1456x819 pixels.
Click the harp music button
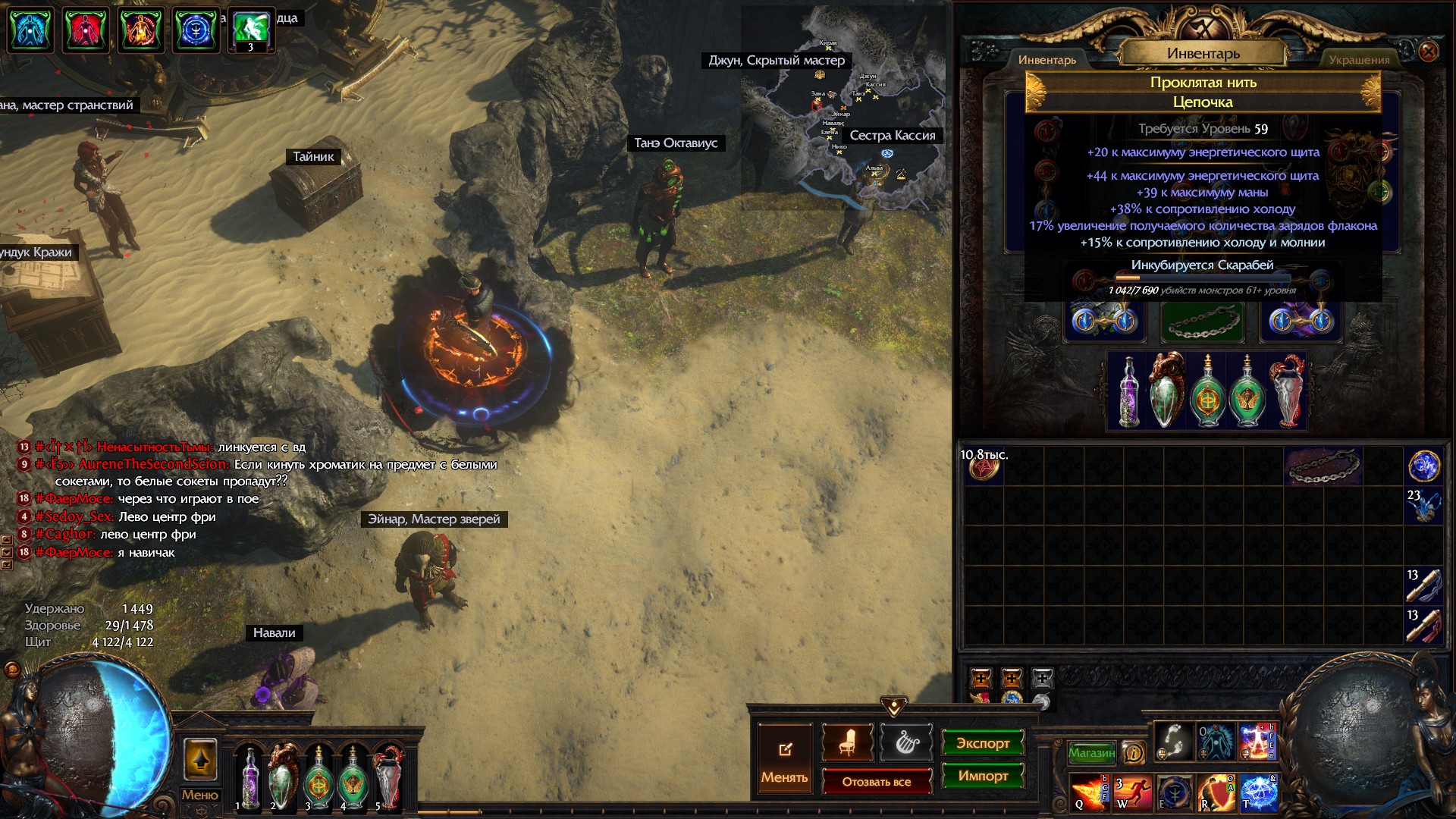click(906, 743)
